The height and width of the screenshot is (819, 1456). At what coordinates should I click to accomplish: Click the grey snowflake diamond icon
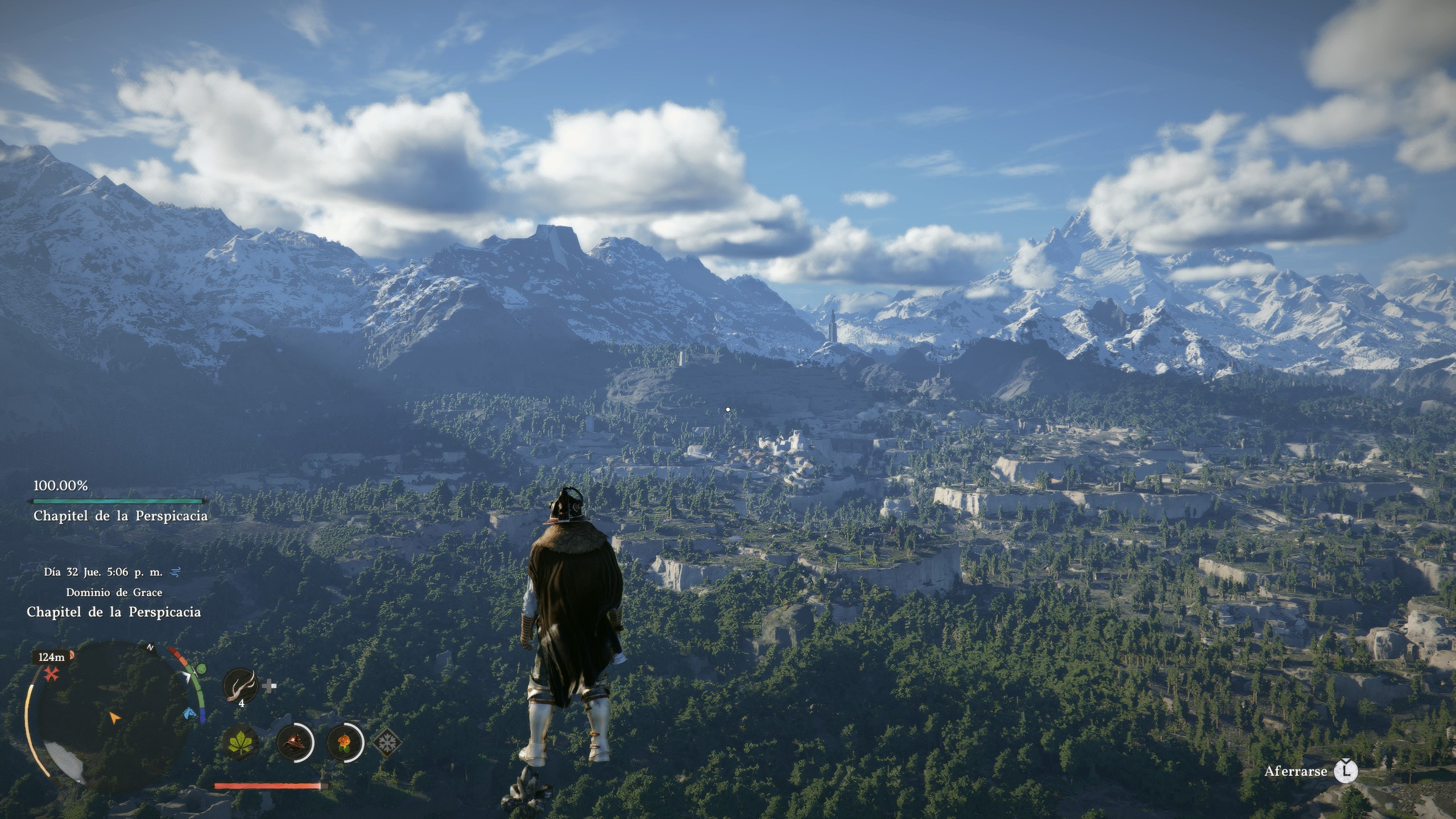coord(387,742)
